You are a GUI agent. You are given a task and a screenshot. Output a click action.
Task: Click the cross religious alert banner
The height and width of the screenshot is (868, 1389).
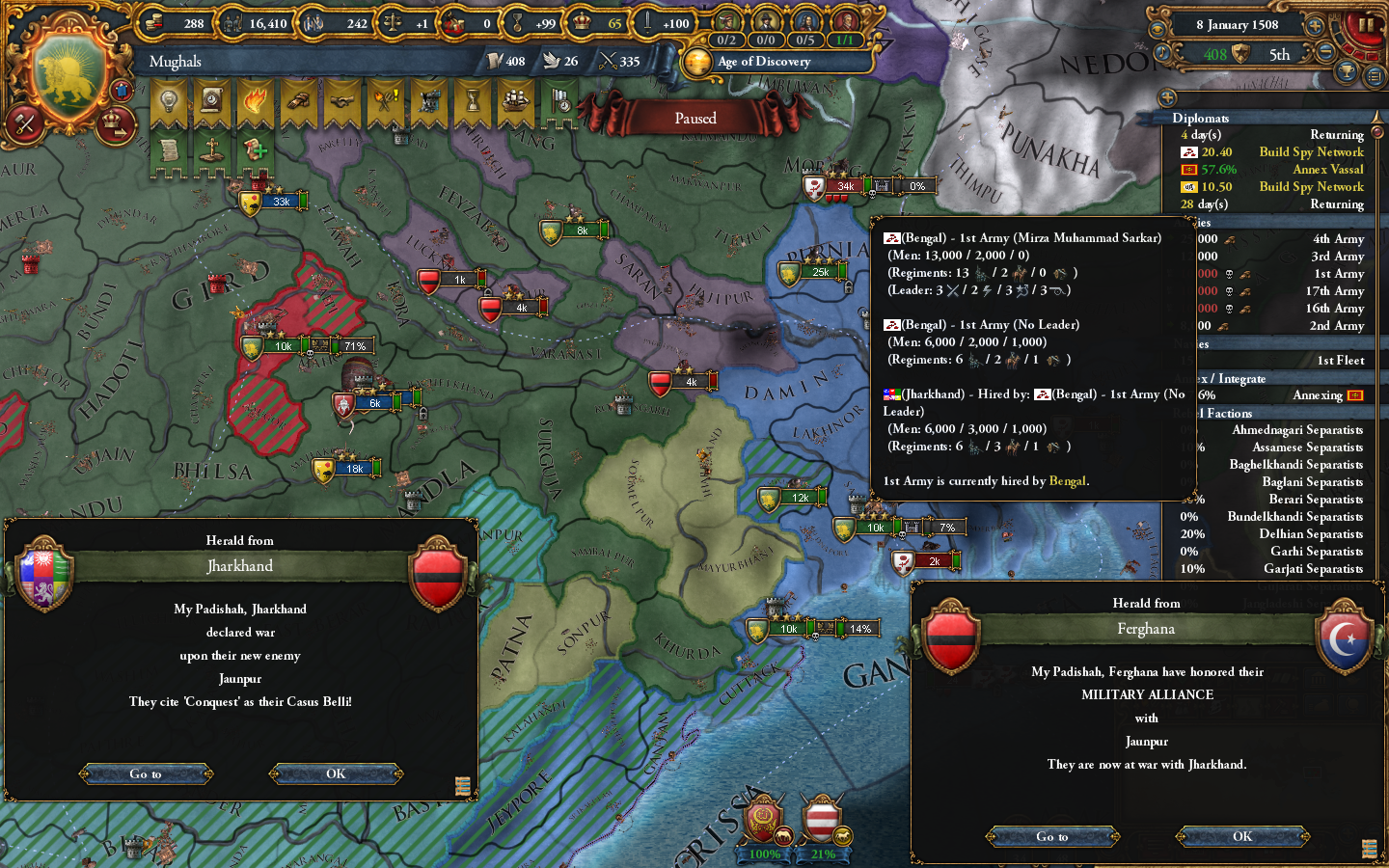212,149
